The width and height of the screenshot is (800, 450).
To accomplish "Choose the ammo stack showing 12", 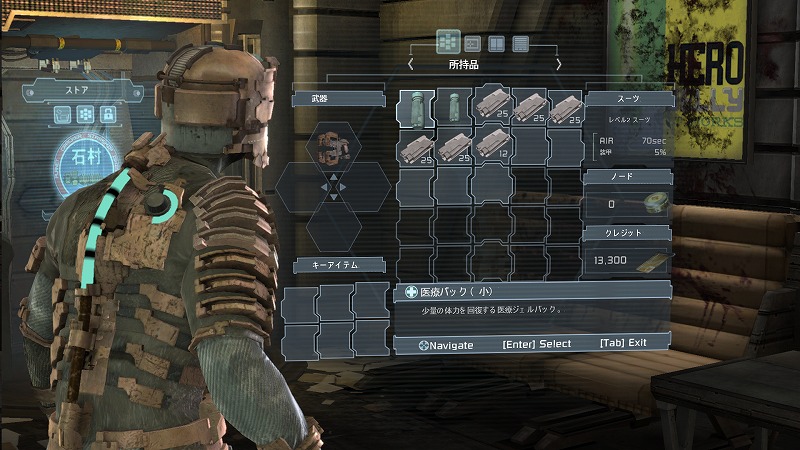I will point(491,147).
